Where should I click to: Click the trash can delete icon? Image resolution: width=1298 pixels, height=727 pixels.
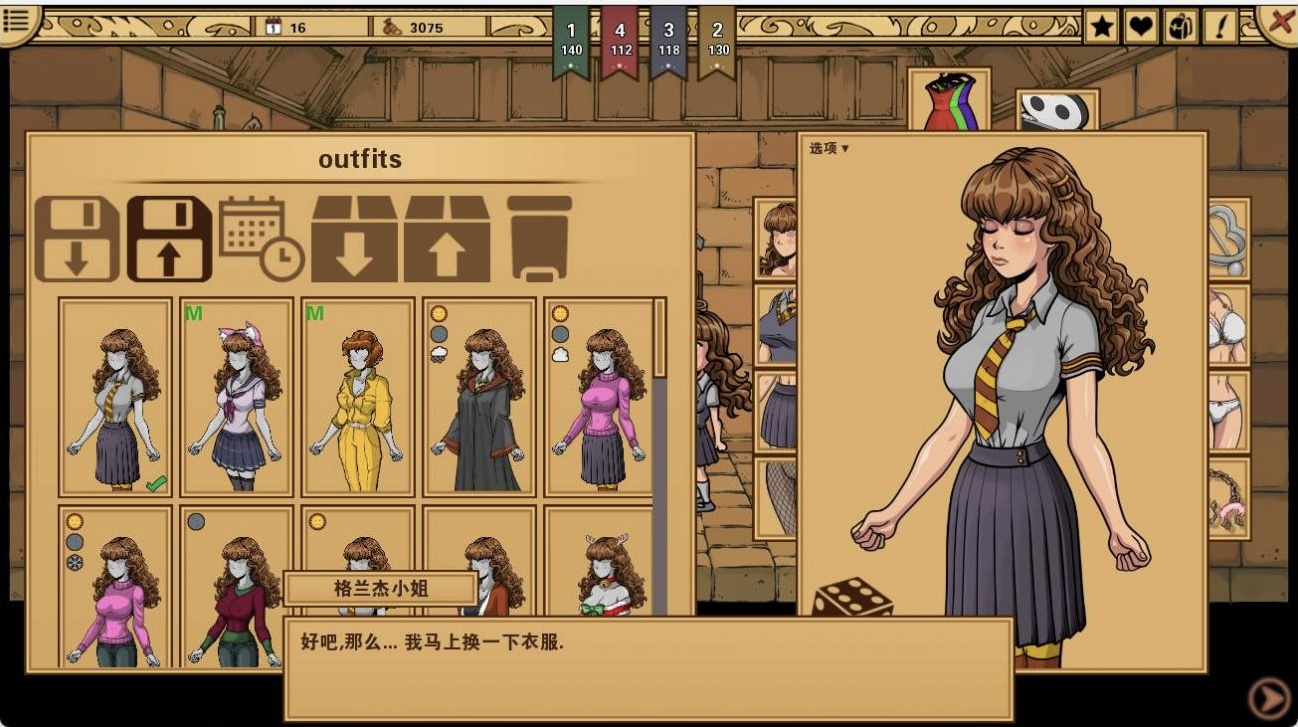[x=539, y=239]
